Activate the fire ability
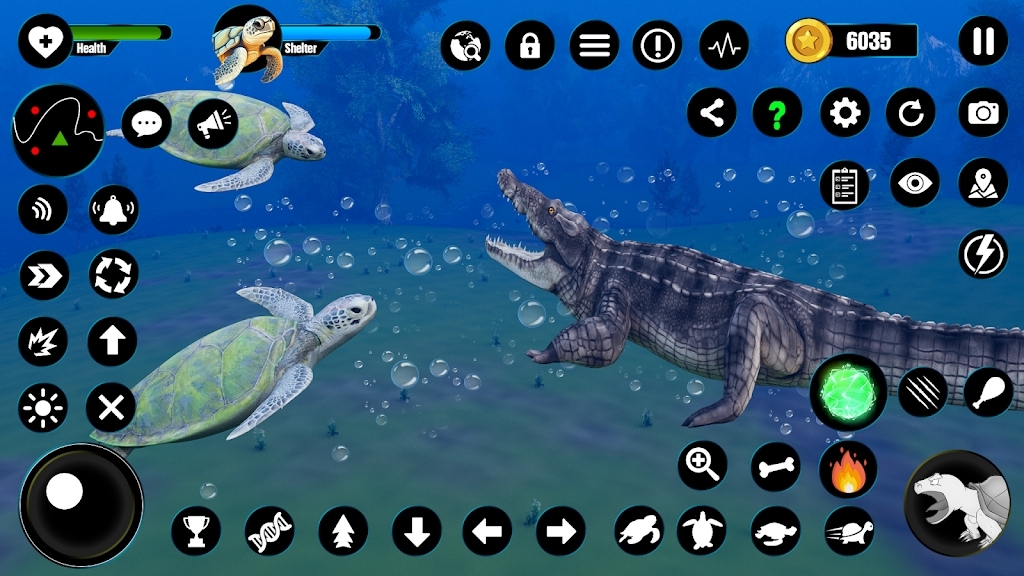The image size is (1024, 576). (x=848, y=468)
